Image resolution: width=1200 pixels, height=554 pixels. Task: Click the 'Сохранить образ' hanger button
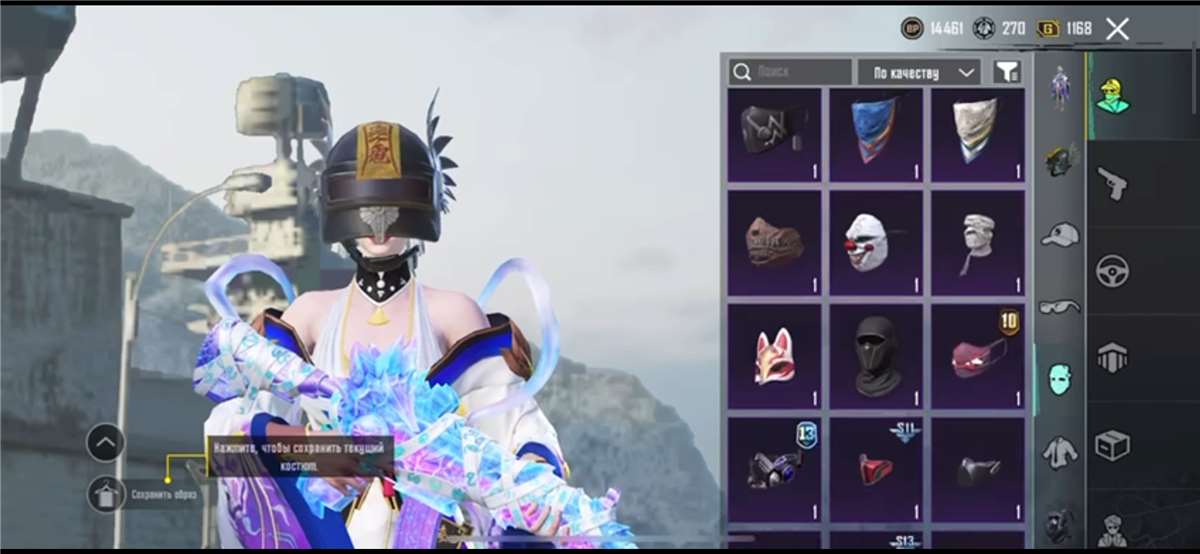click(106, 493)
